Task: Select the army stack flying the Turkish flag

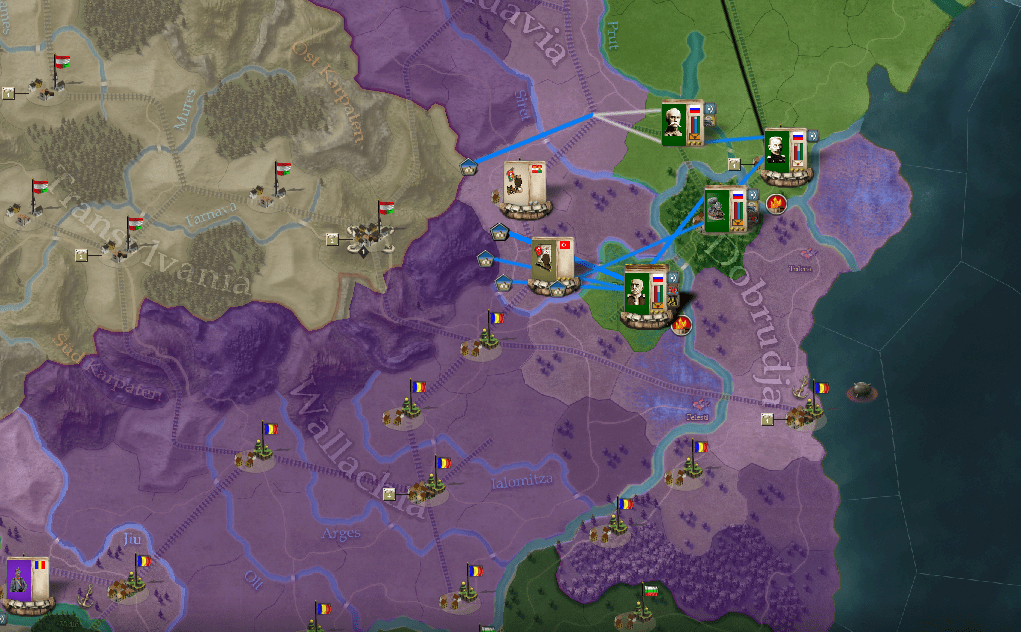Action: pos(553,263)
